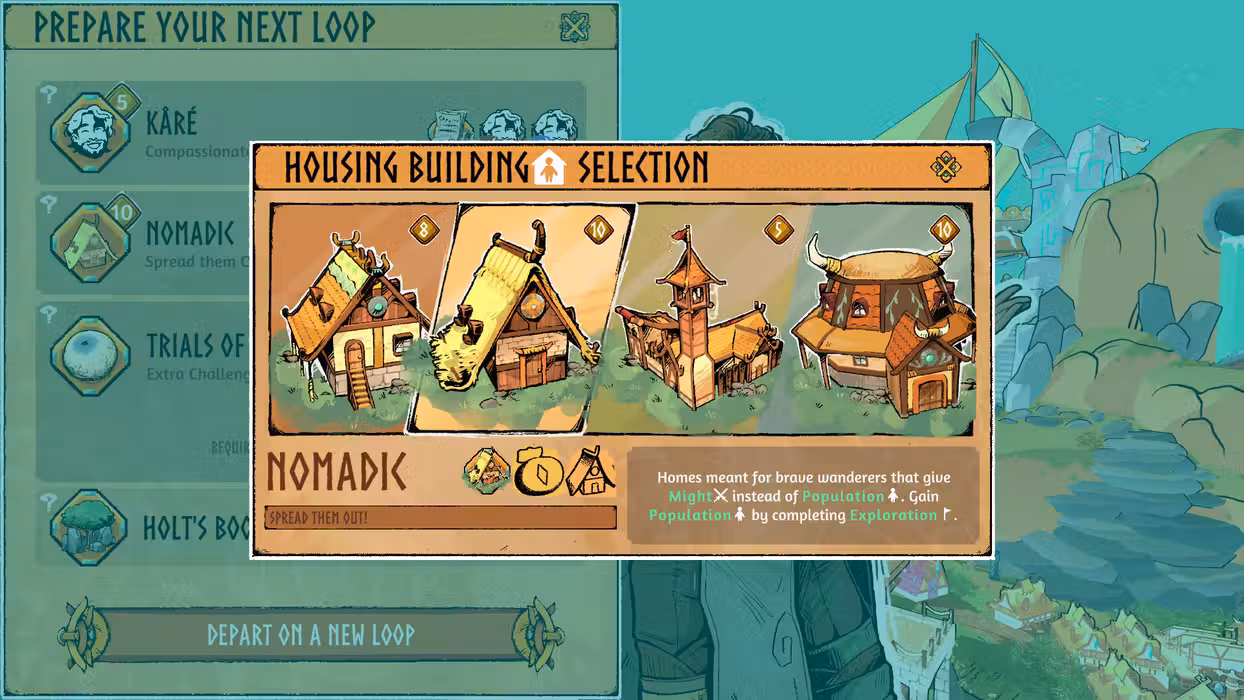Choose the Nomadic thatched-roof house card
The height and width of the screenshot is (700, 1244).
tap(518, 320)
